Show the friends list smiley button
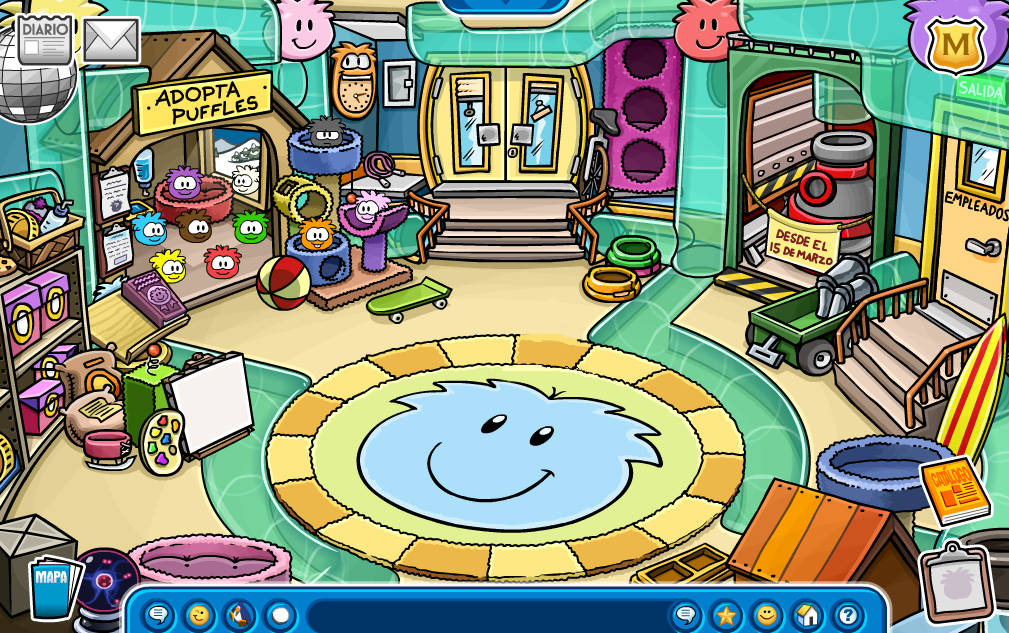 [x=767, y=615]
